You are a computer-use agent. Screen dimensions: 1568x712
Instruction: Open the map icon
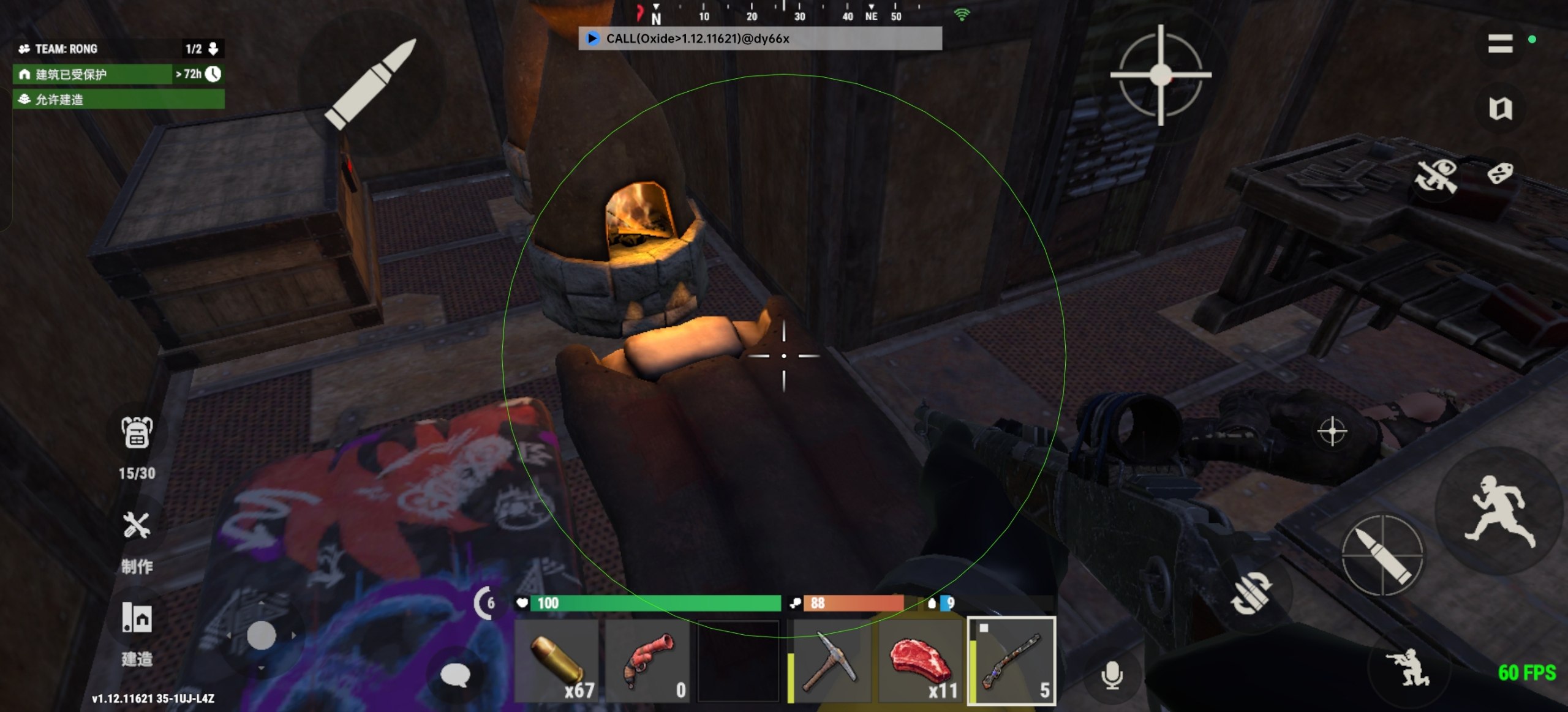point(1500,109)
